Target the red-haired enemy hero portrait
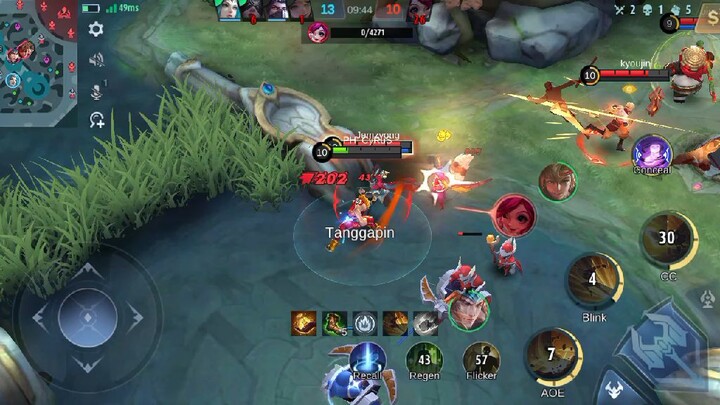 (512, 215)
